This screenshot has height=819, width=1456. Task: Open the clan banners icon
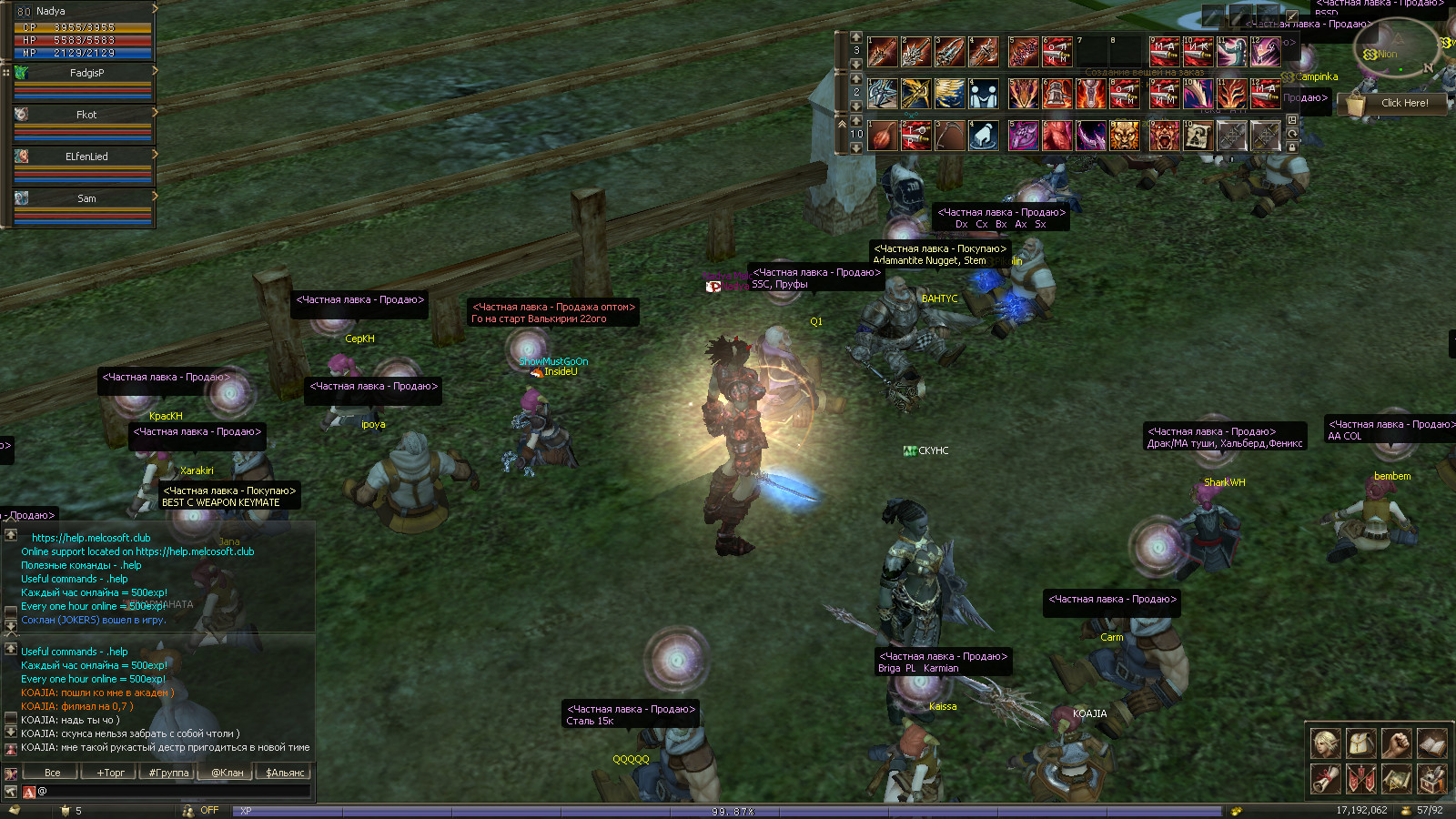coord(1360,779)
